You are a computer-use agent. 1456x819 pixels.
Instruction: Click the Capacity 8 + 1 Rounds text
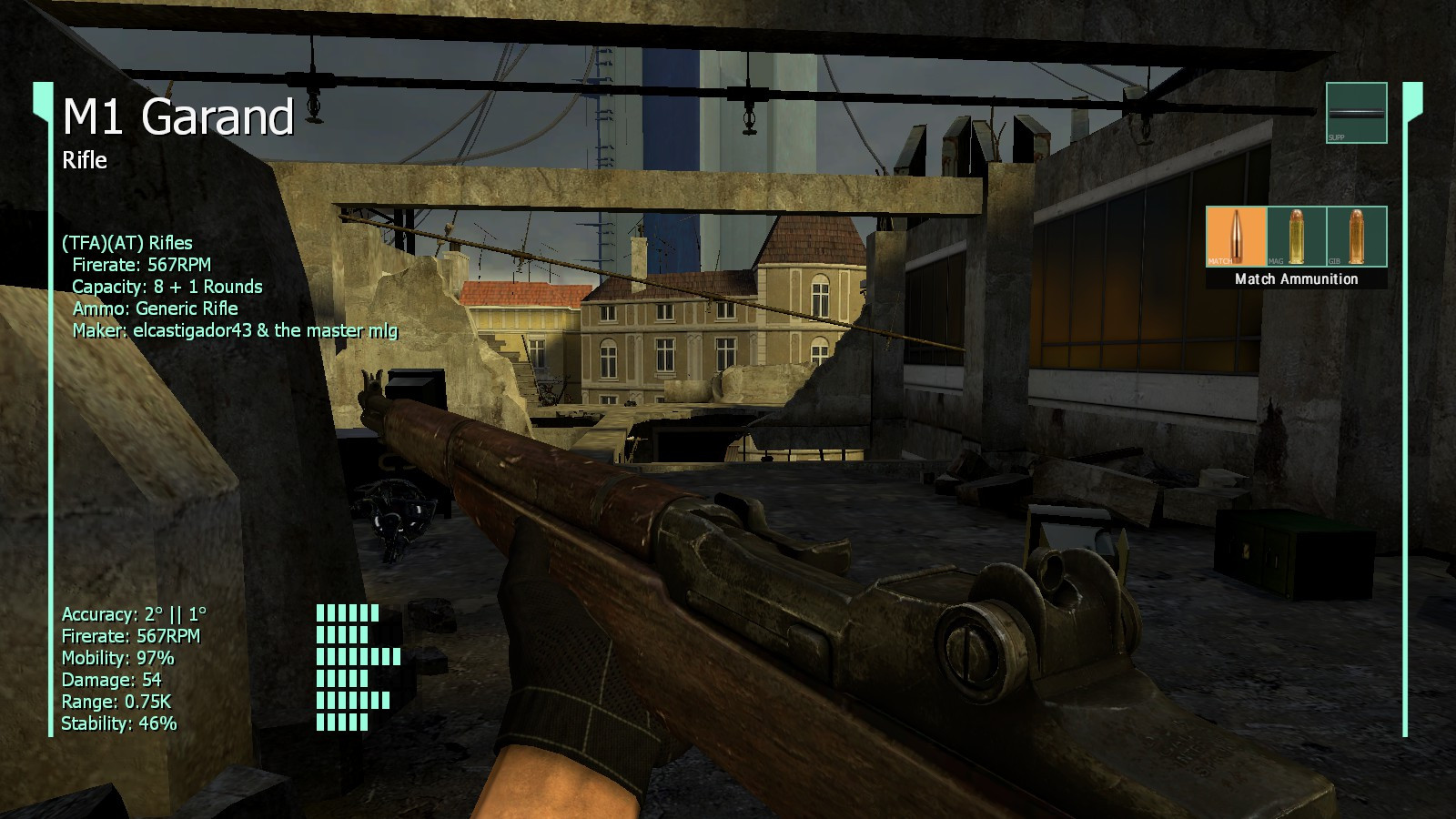coord(167,286)
